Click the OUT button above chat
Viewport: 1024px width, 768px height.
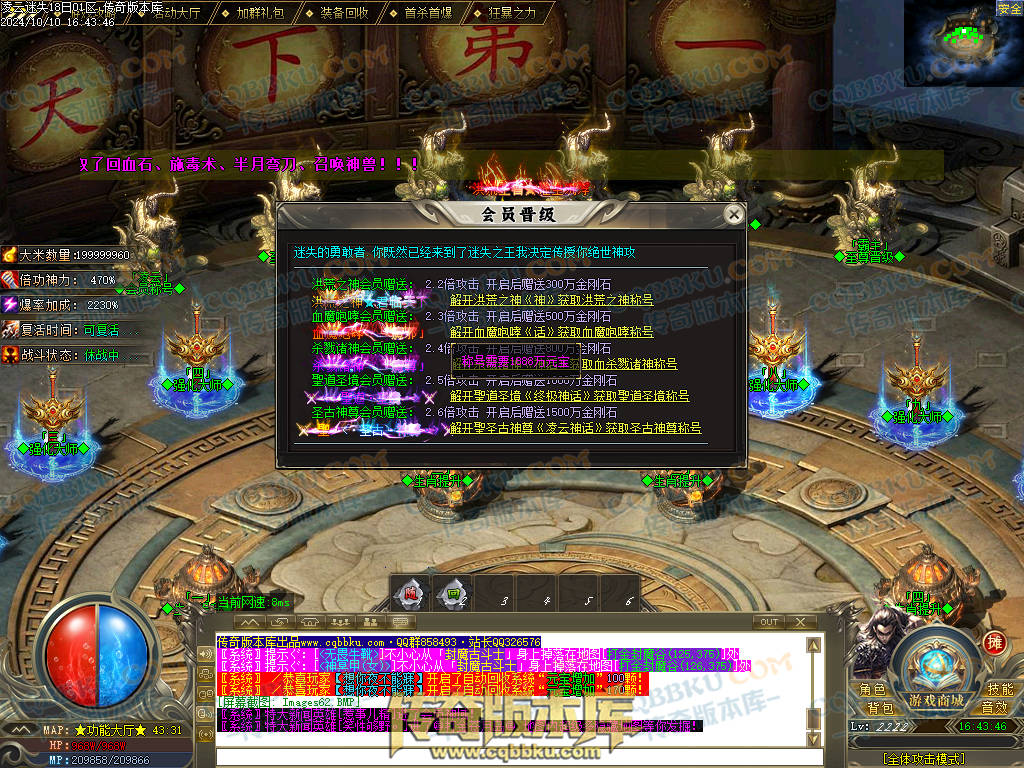coord(769,622)
